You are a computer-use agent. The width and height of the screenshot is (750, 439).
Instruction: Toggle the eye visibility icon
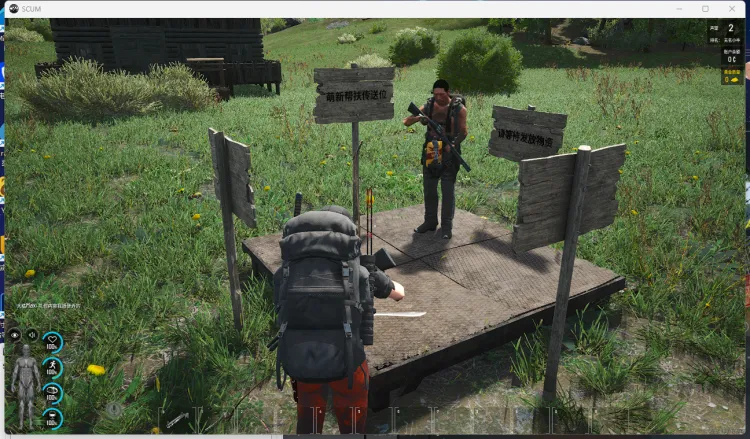coord(15,335)
